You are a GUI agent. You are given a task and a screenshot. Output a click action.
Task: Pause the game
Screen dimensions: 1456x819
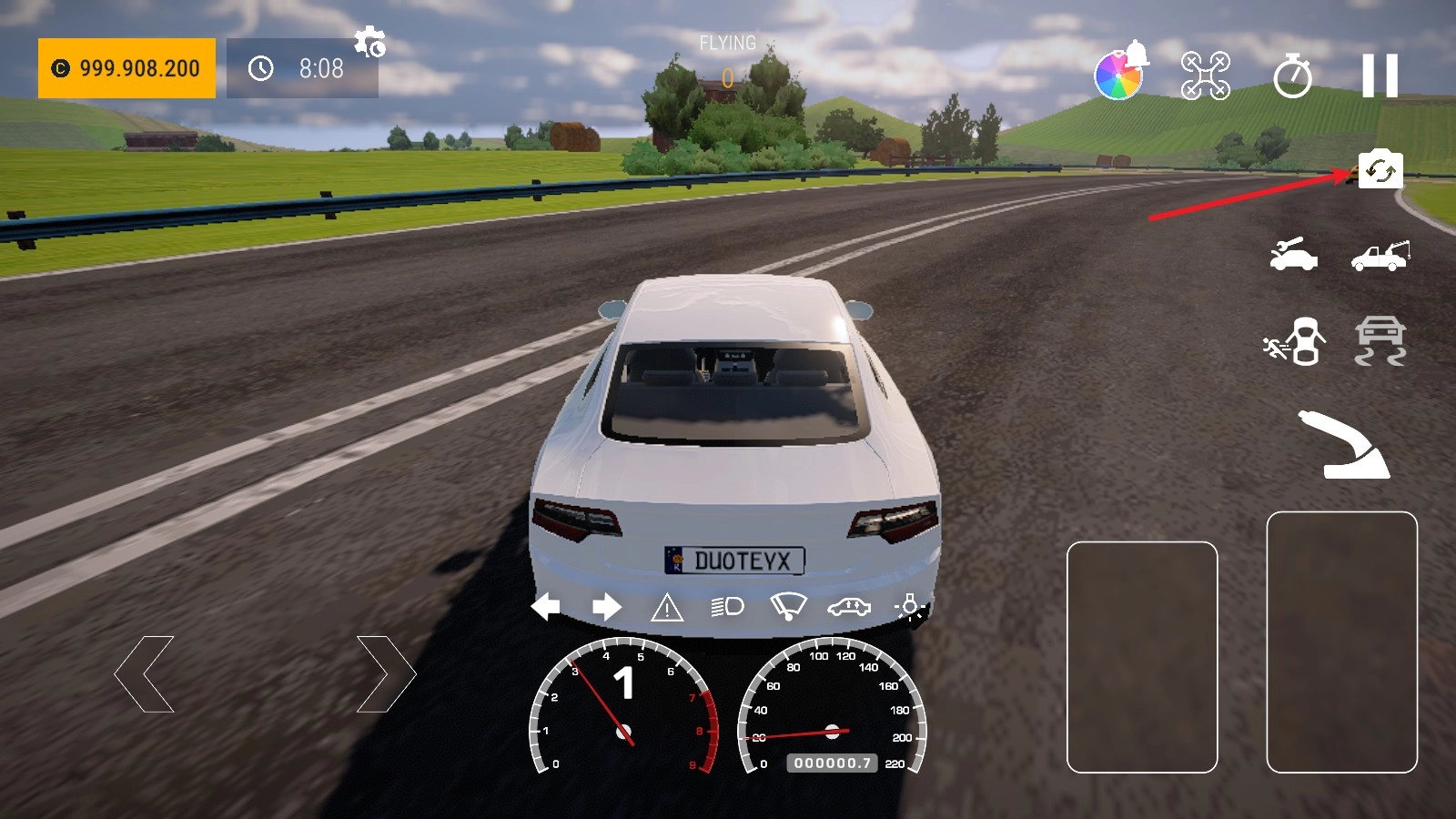1380,75
